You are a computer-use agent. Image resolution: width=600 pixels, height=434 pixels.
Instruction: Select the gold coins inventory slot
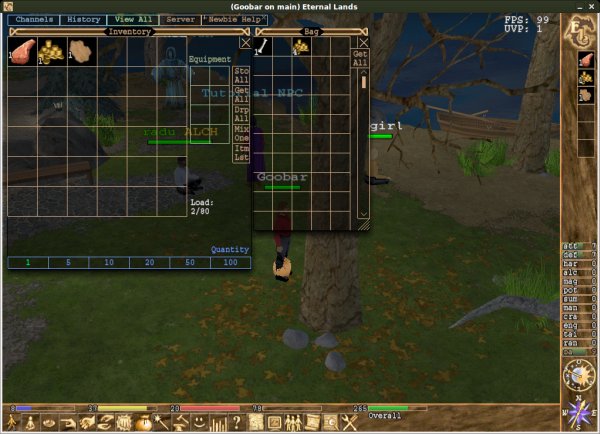[x=50, y=51]
